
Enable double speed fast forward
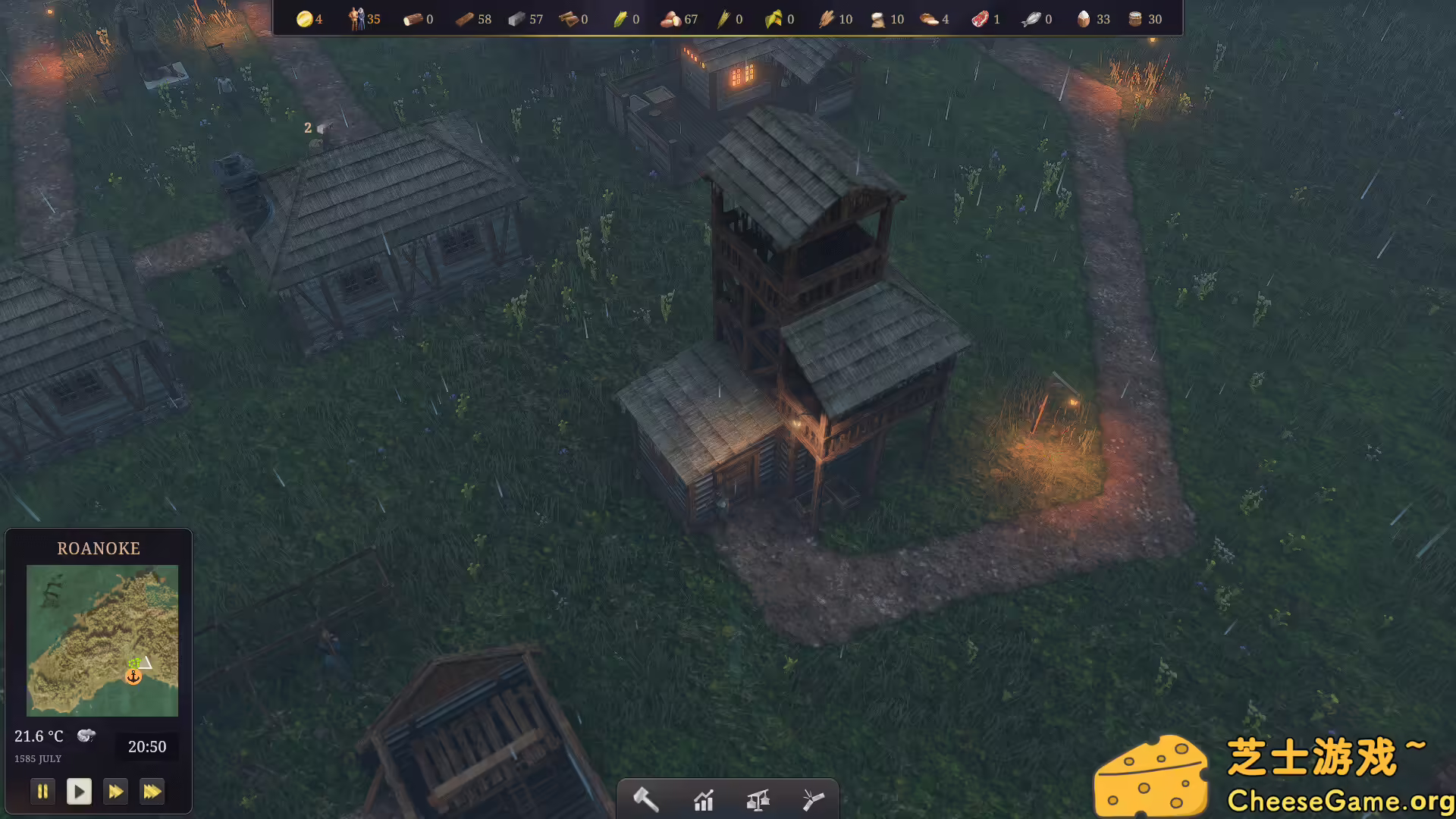point(116,791)
